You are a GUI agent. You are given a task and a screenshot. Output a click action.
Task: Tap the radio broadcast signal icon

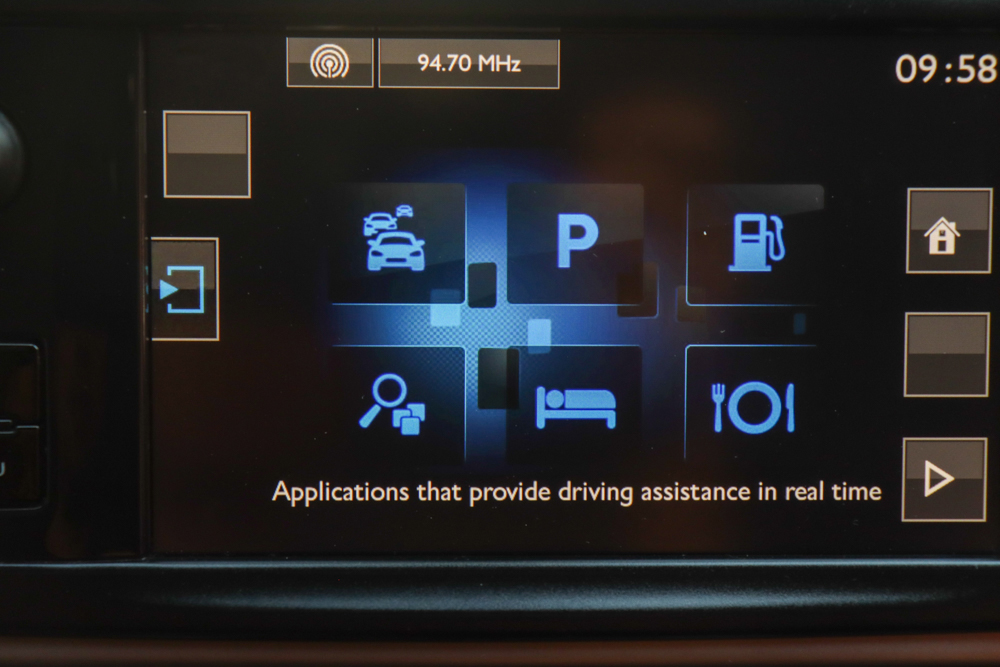[x=330, y=63]
